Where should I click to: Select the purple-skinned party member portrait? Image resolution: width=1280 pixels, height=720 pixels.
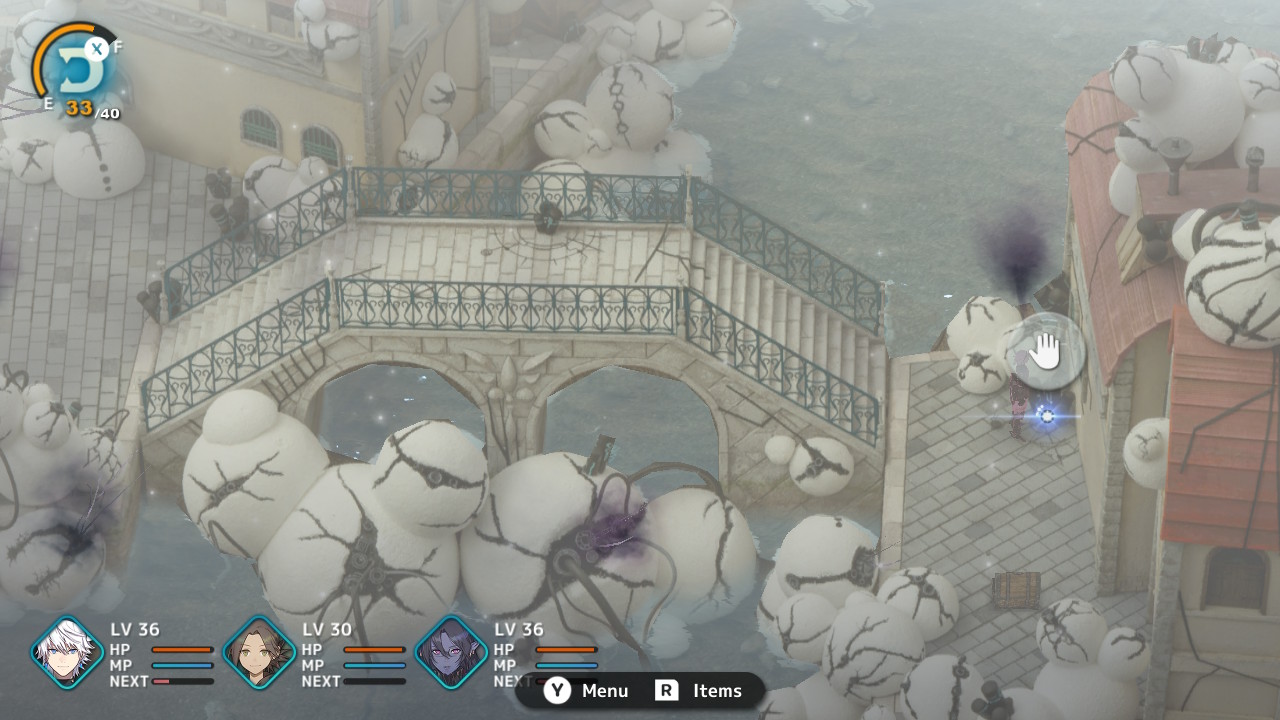click(451, 652)
